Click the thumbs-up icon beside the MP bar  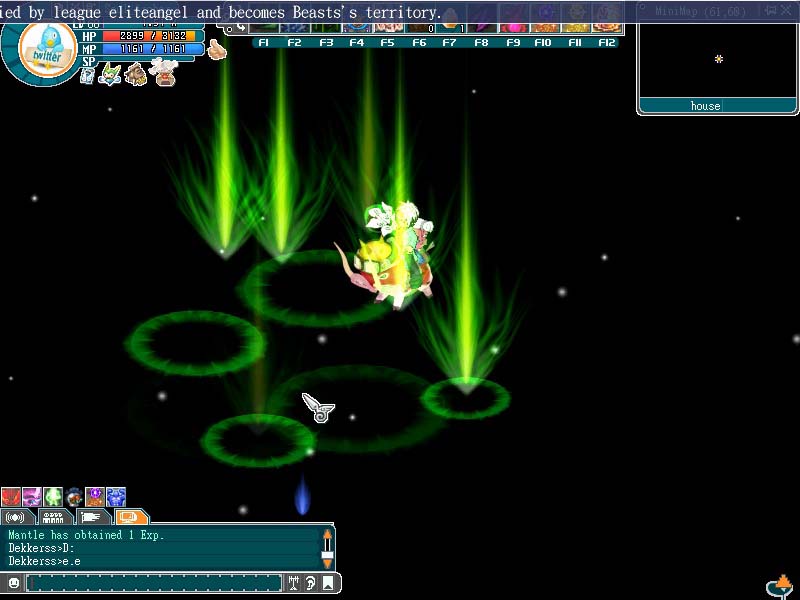[x=216, y=50]
